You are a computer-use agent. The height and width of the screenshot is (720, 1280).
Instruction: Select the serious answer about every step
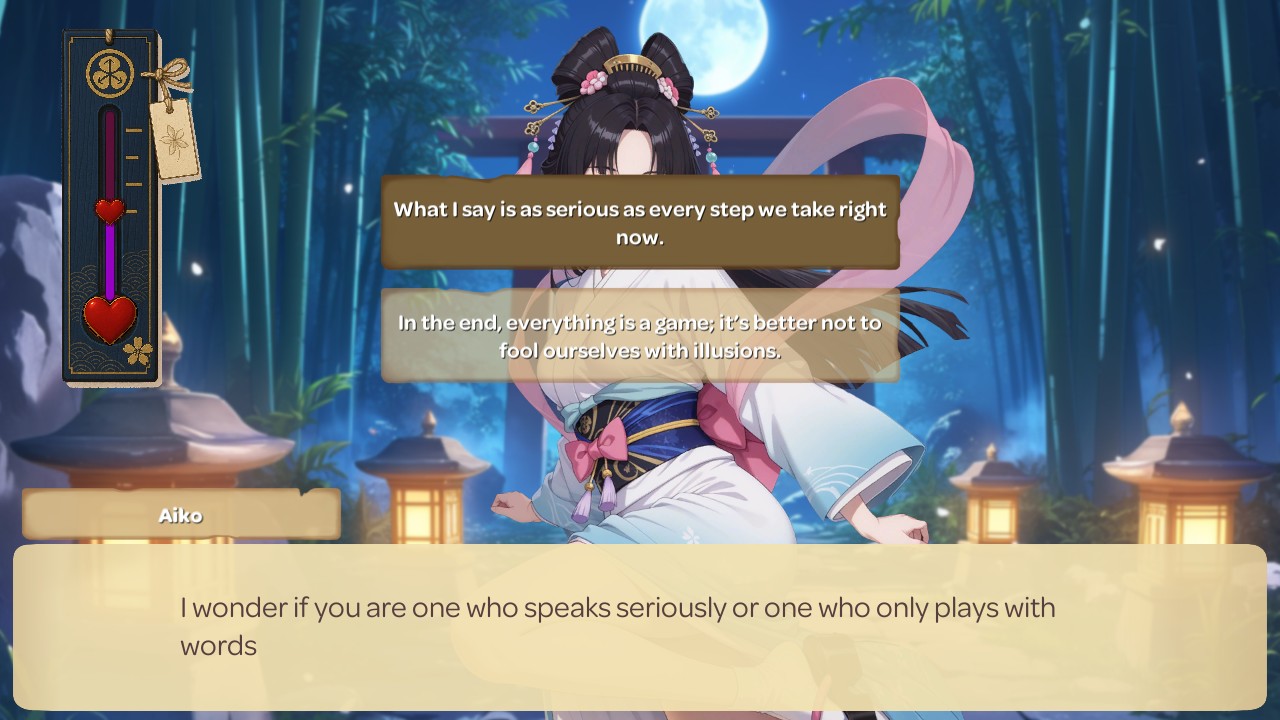pyautogui.click(x=640, y=223)
